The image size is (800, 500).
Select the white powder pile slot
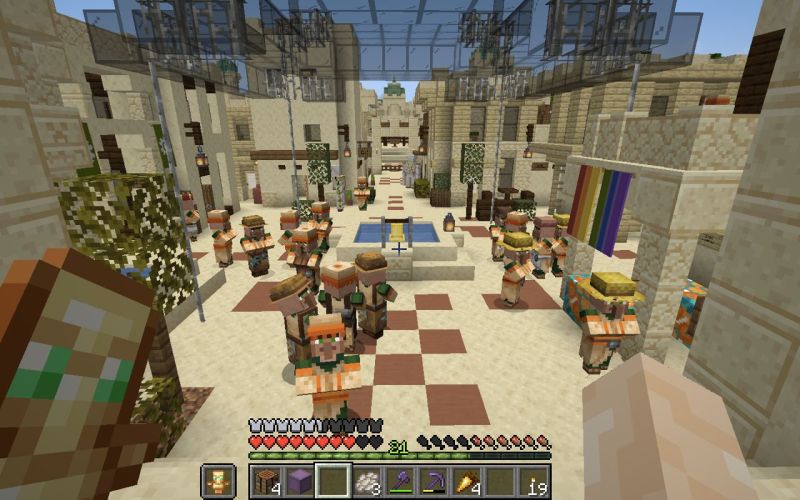click(x=367, y=481)
